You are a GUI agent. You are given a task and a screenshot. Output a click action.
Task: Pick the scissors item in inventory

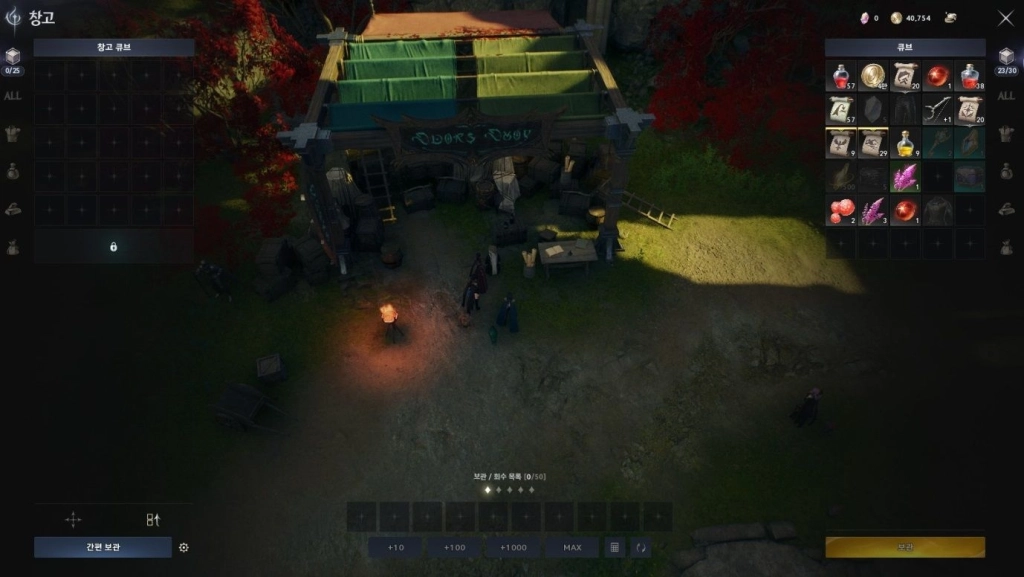point(937,110)
